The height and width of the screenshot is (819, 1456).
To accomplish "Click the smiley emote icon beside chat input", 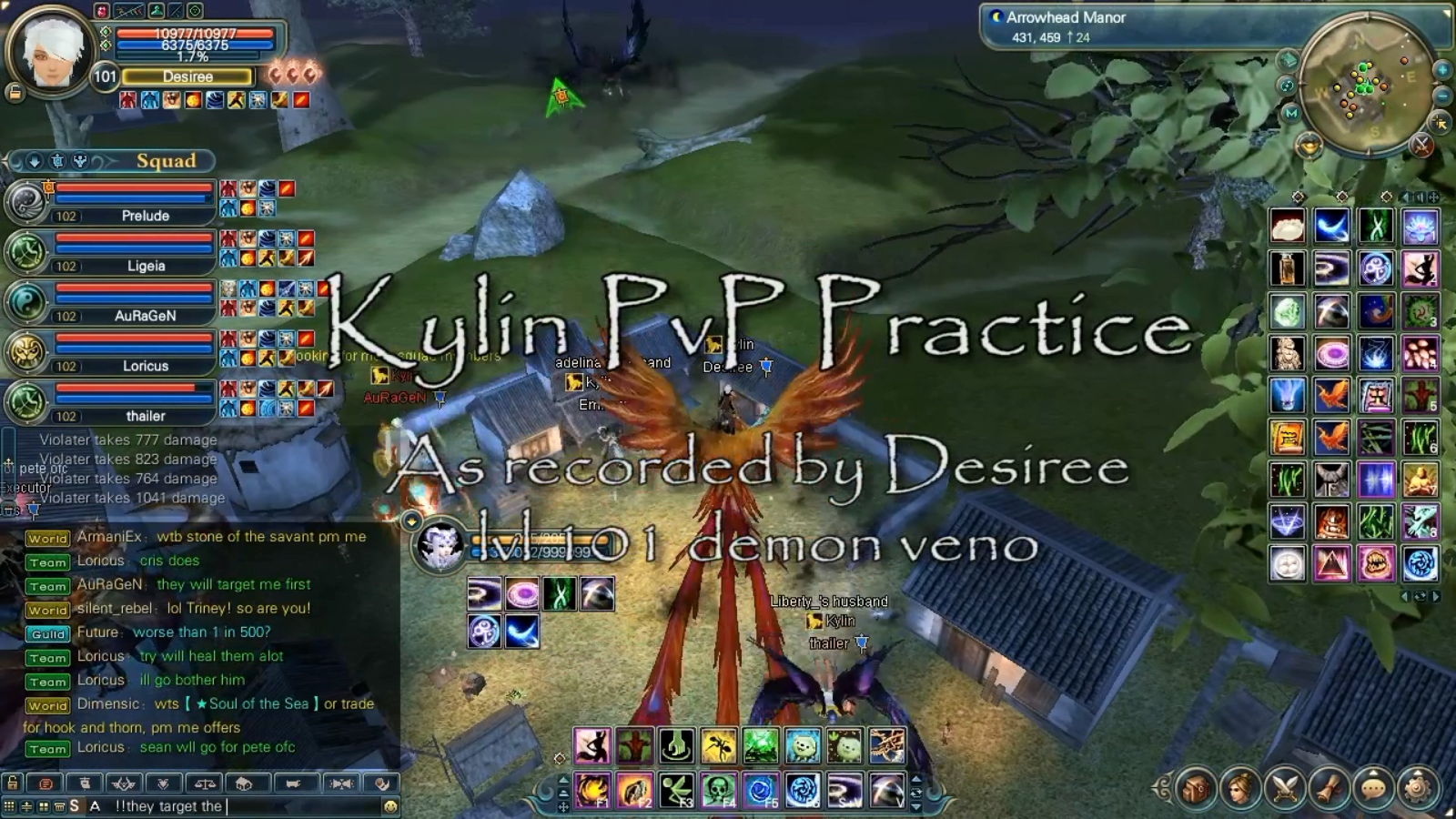I will (391, 805).
